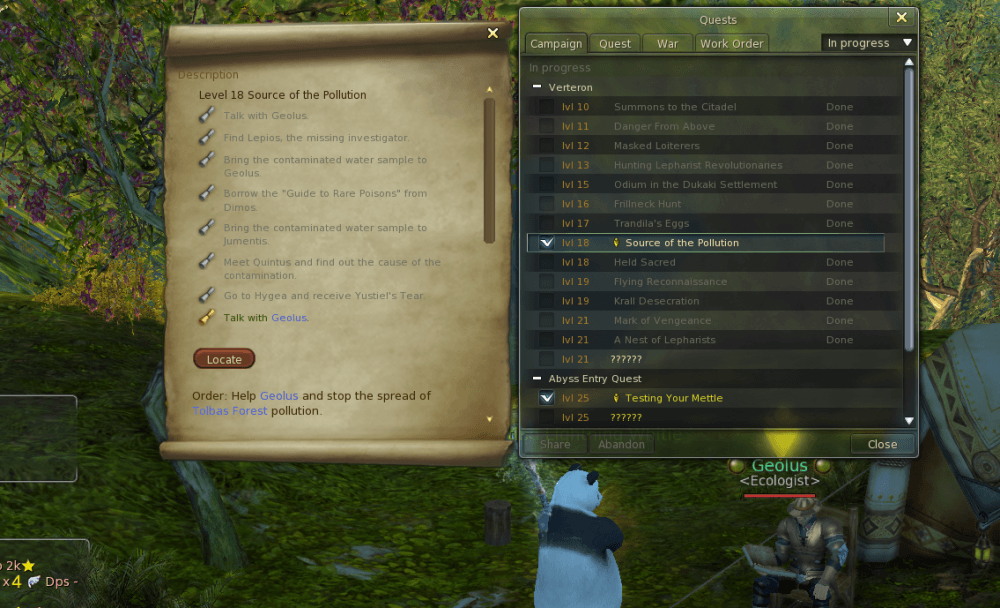Follow the Geolus link in quest step
The width and height of the screenshot is (1000, 608).
(x=289, y=318)
